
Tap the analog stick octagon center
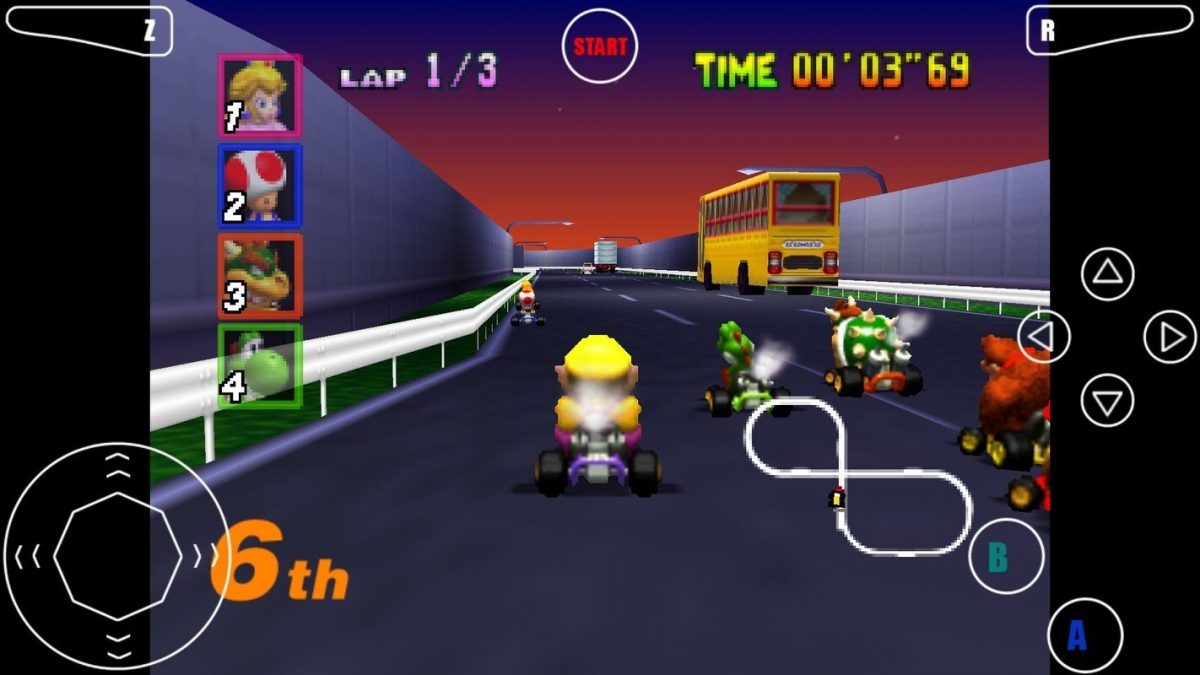pos(118,554)
